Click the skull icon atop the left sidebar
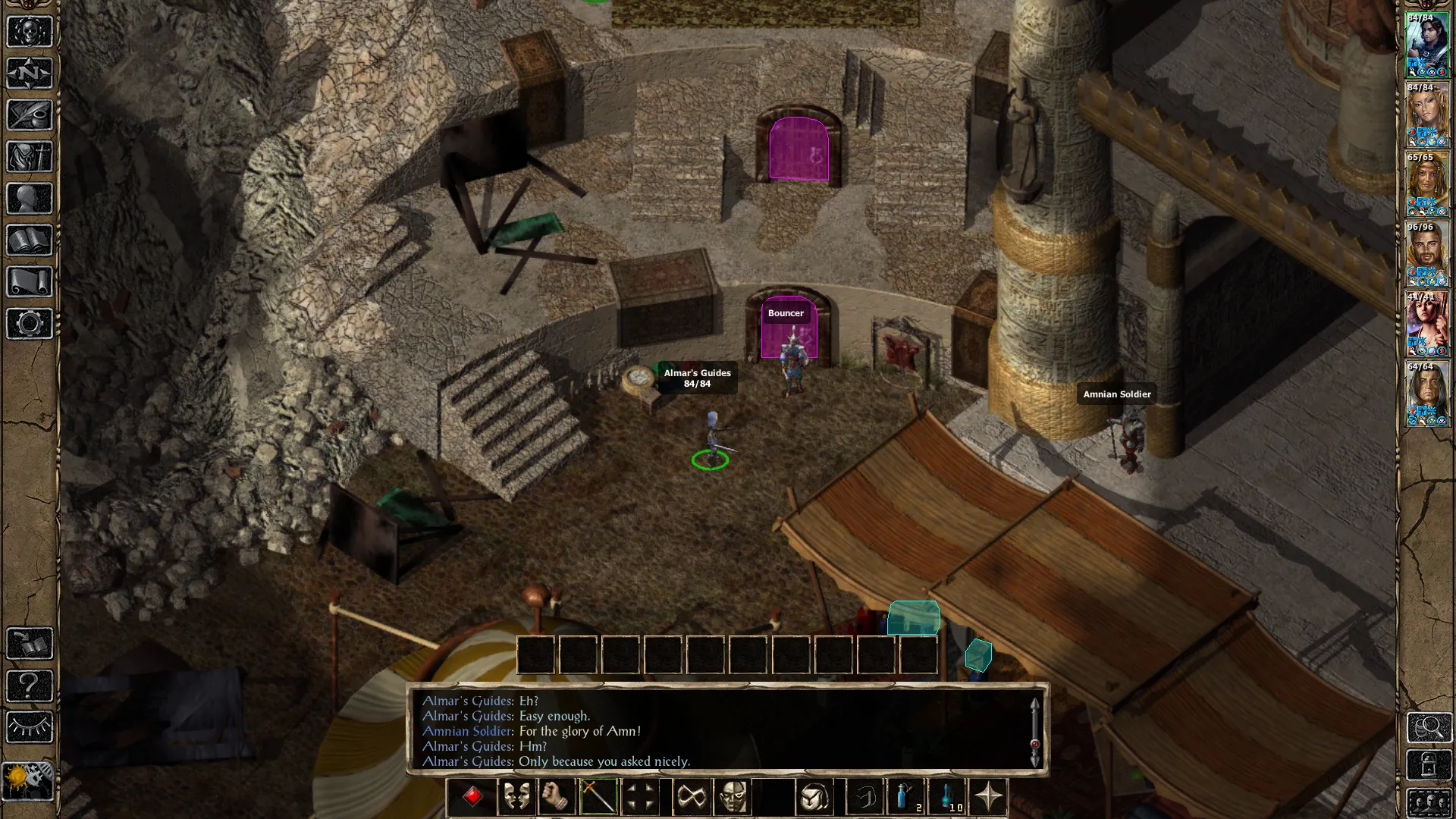 [x=30, y=32]
